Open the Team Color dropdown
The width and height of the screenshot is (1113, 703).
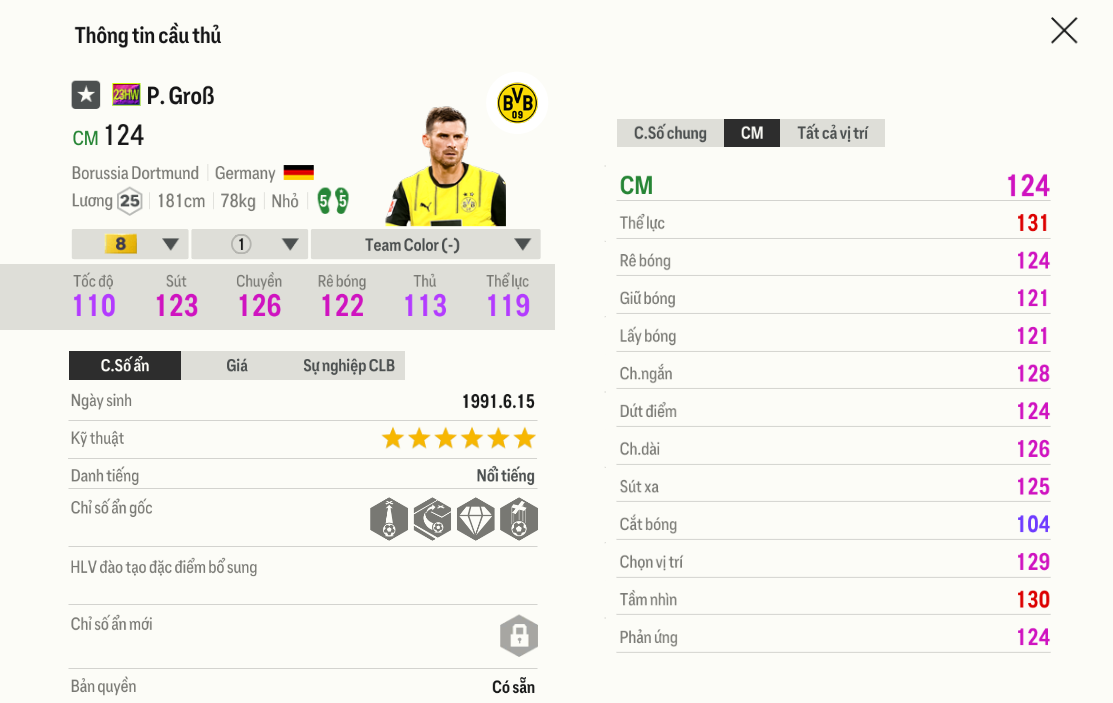[x=425, y=244]
